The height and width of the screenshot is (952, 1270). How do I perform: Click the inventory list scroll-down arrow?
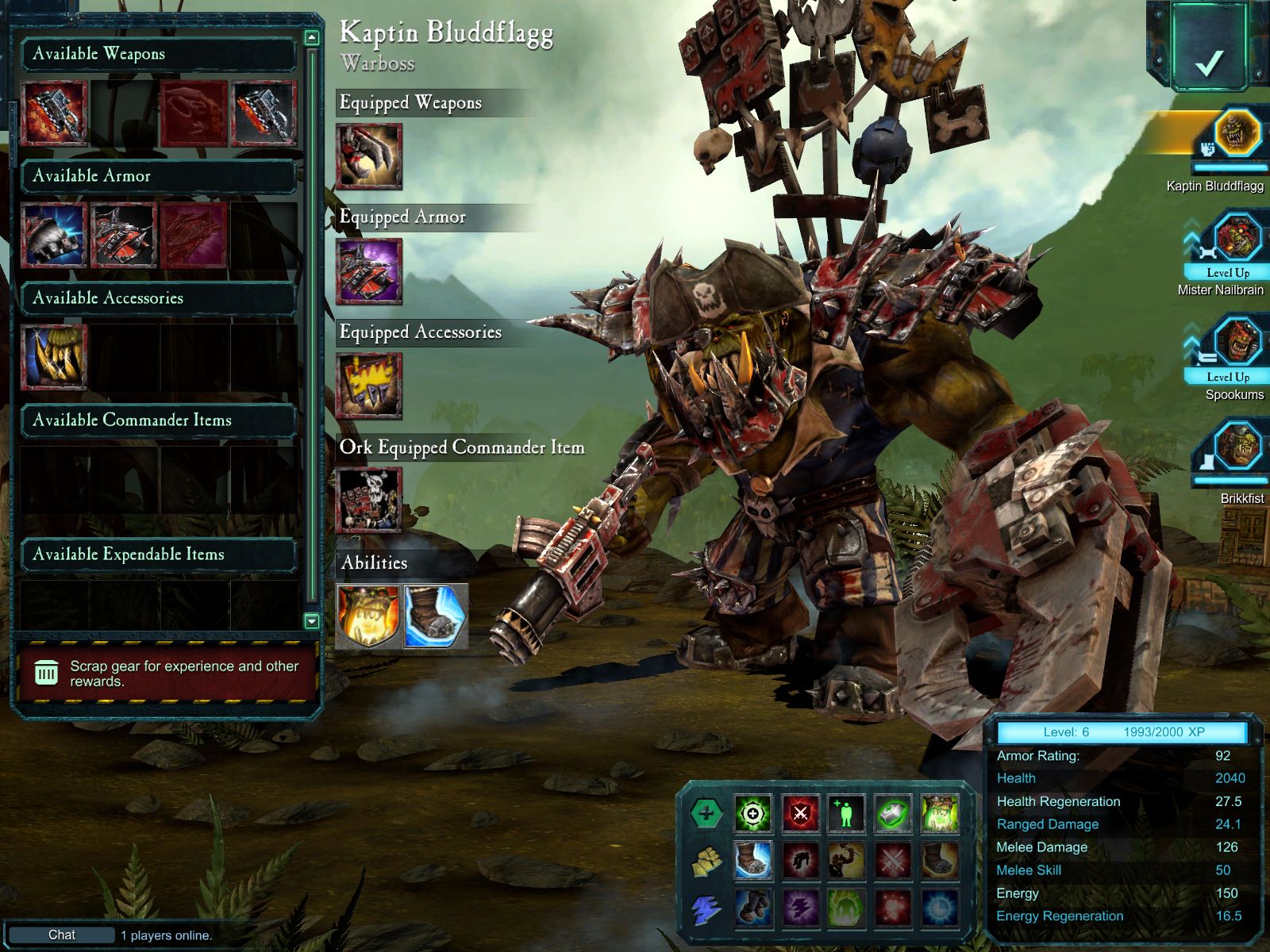(x=312, y=621)
